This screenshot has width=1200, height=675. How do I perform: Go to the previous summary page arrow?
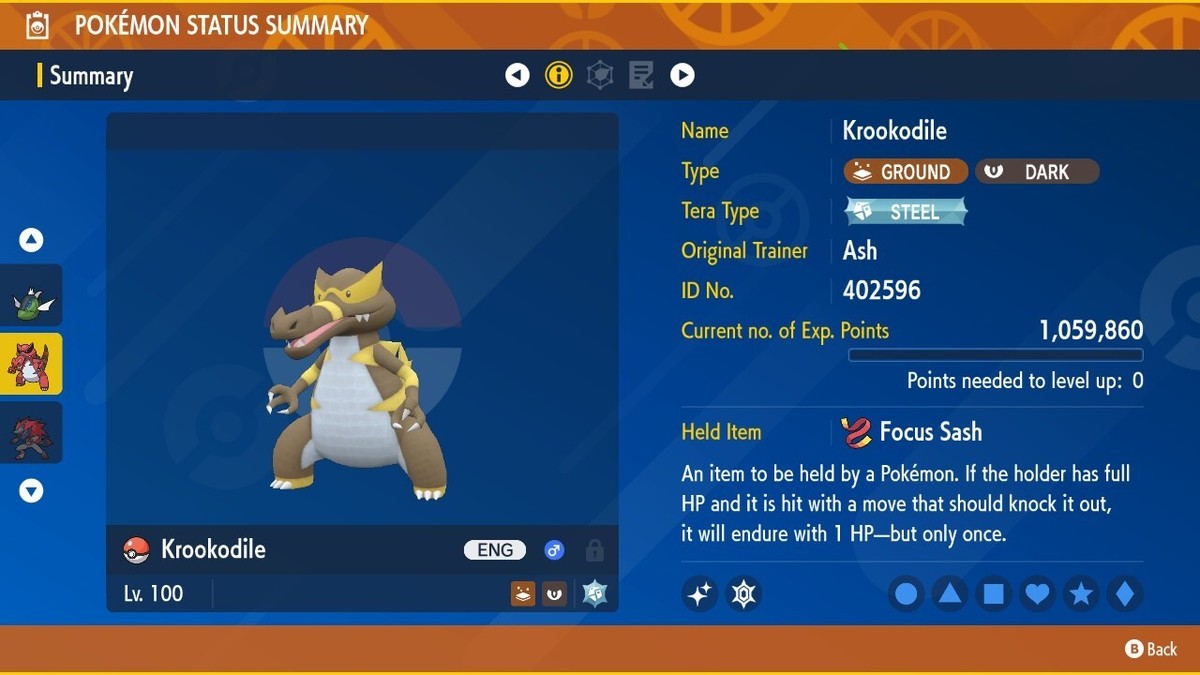pyautogui.click(x=517, y=75)
